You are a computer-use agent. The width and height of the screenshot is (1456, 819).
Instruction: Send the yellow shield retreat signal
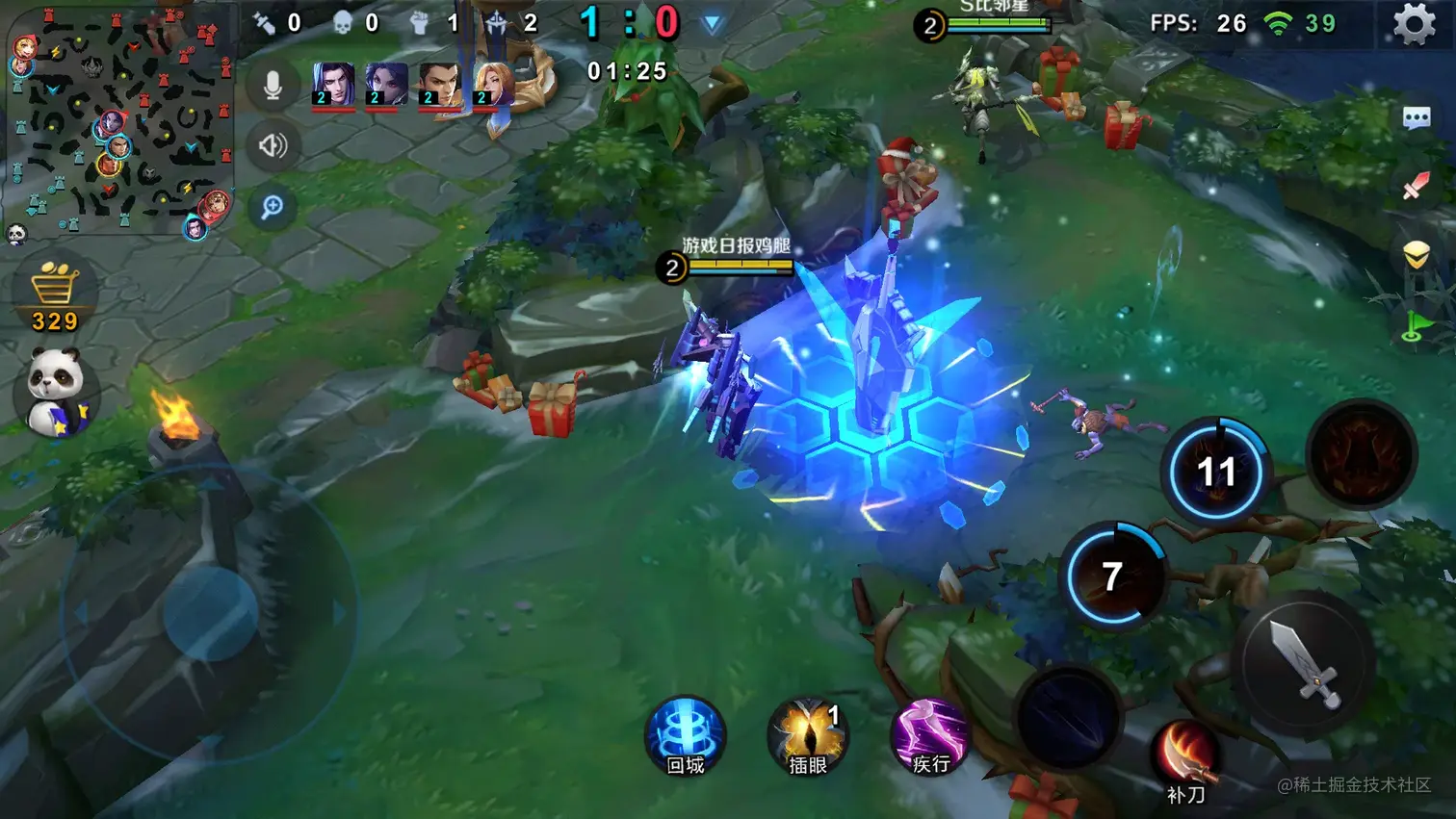1416,255
